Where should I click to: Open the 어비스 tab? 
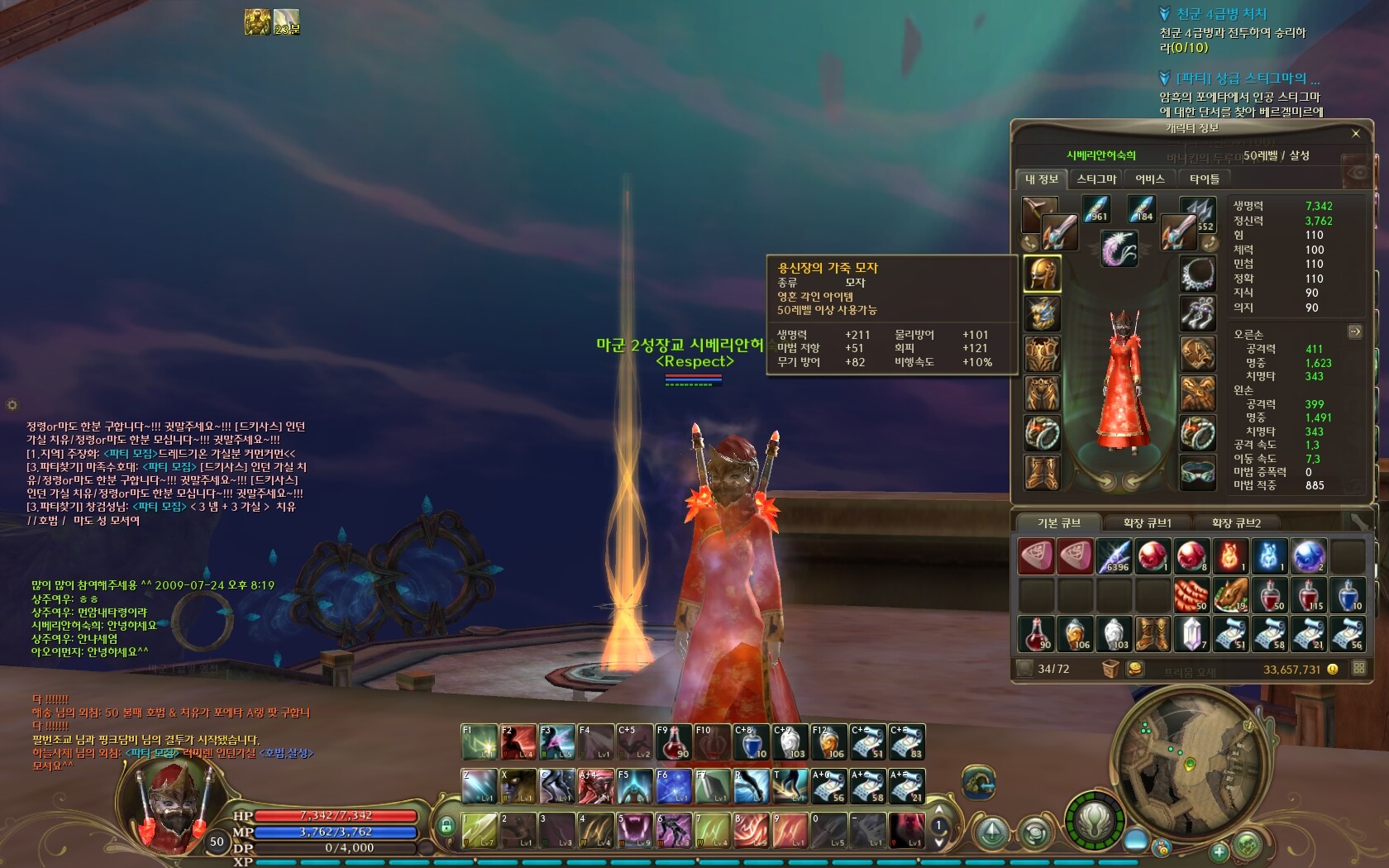point(1149,179)
